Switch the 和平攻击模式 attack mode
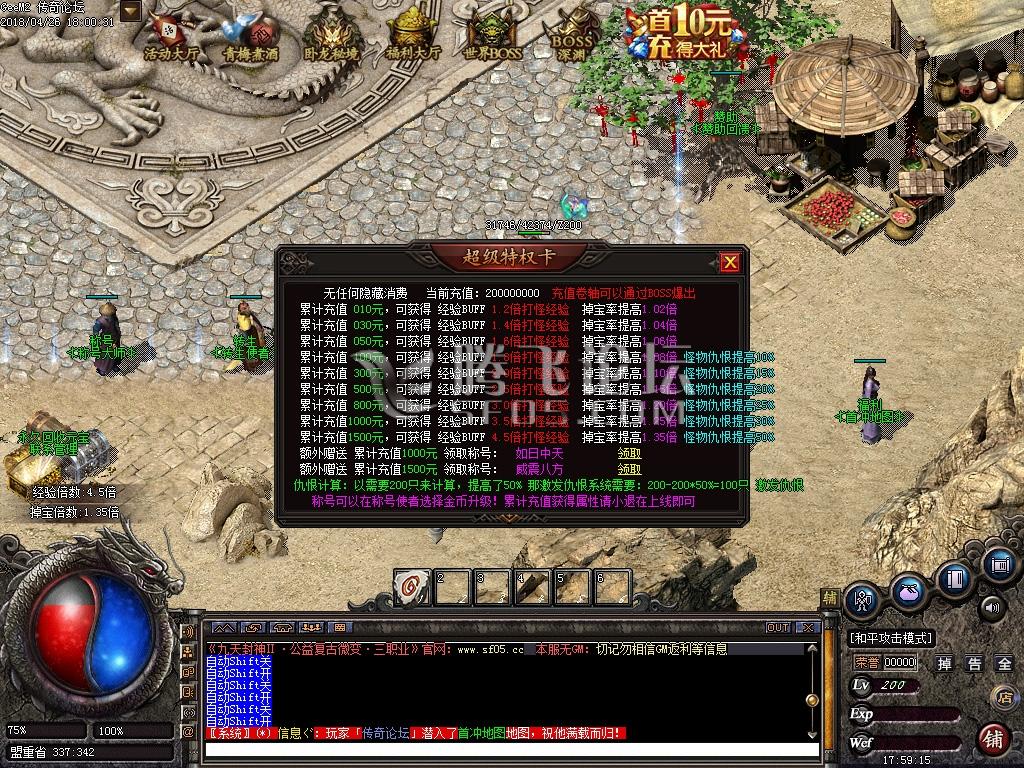Image resolution: width=1024 pixels, height=768 pixels. pyautogui.click(x=891, y=638)
